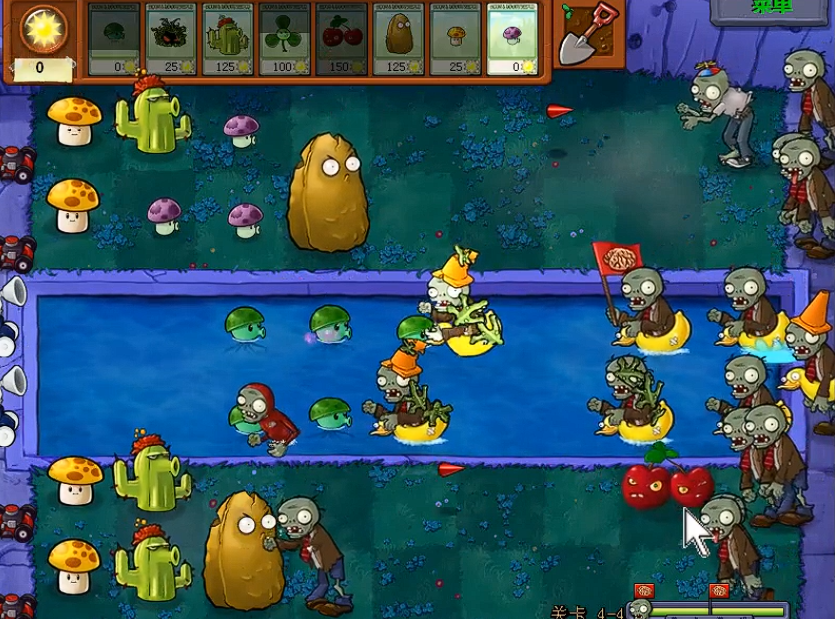Select the orange Sun-shroom seed packet
The image size is (835, 619).
[455, 39]
